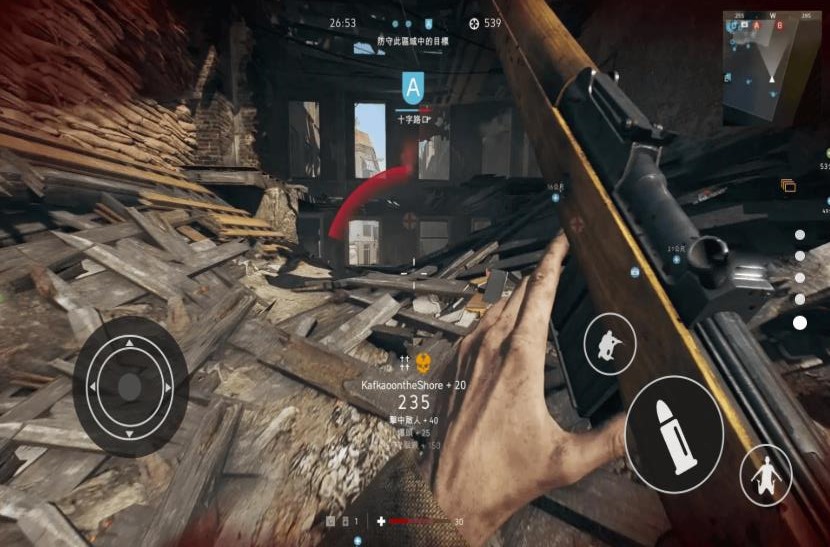
Task: Tap the jumping figure button
Action: 766,475
